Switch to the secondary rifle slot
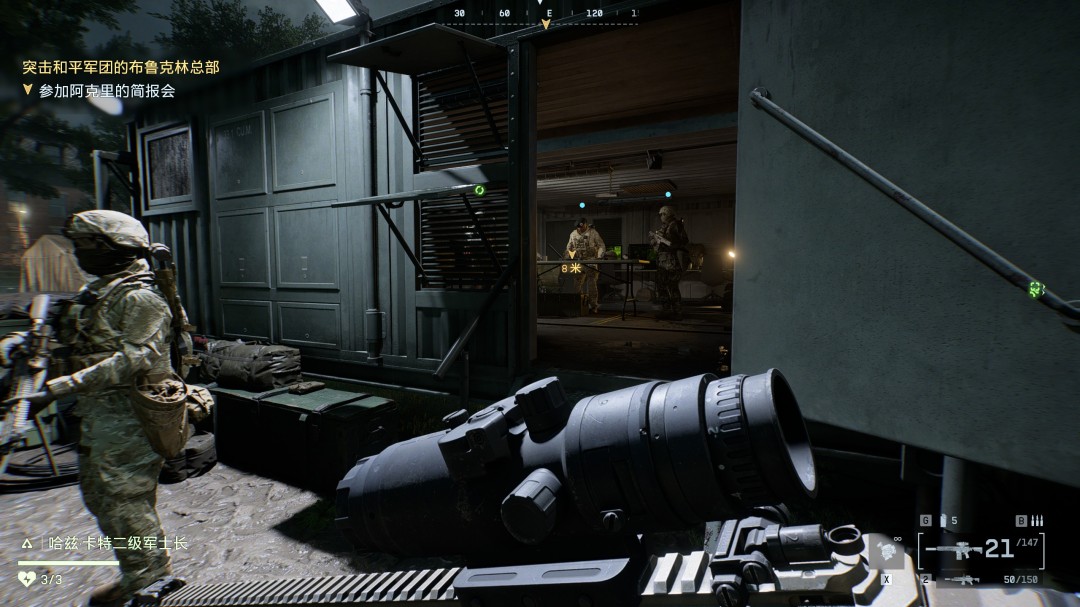1080x607 pixels. click(964, 579)
